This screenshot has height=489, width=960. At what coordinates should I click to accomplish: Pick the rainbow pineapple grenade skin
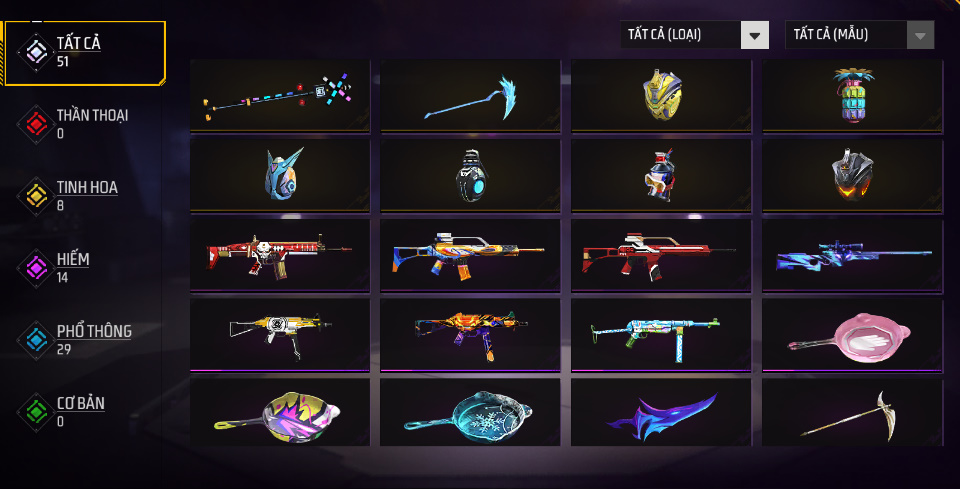852,94
